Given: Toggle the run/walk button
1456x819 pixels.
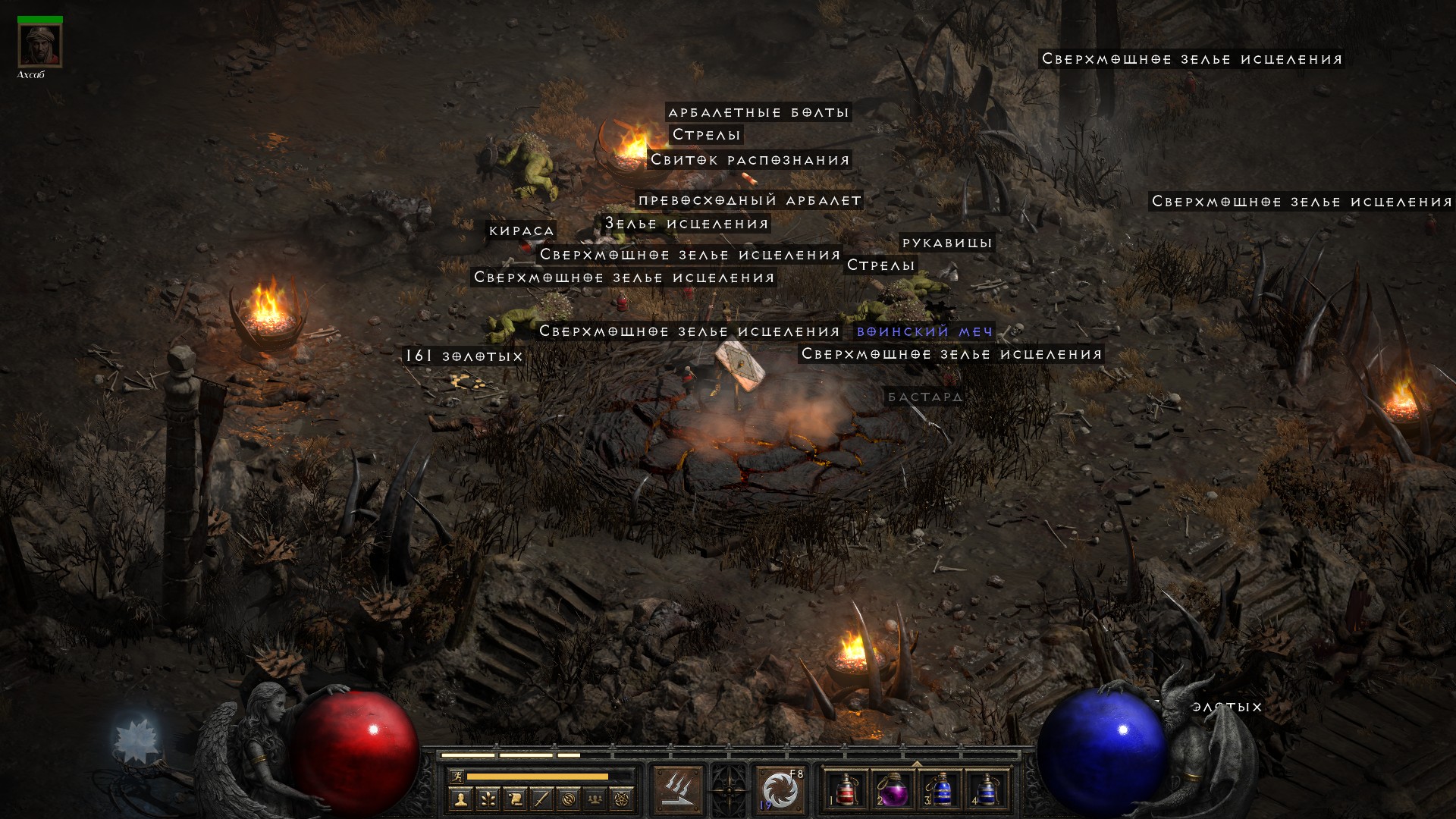Looking at the screenshot, I should pyautogui.click(x=456, y=776).
